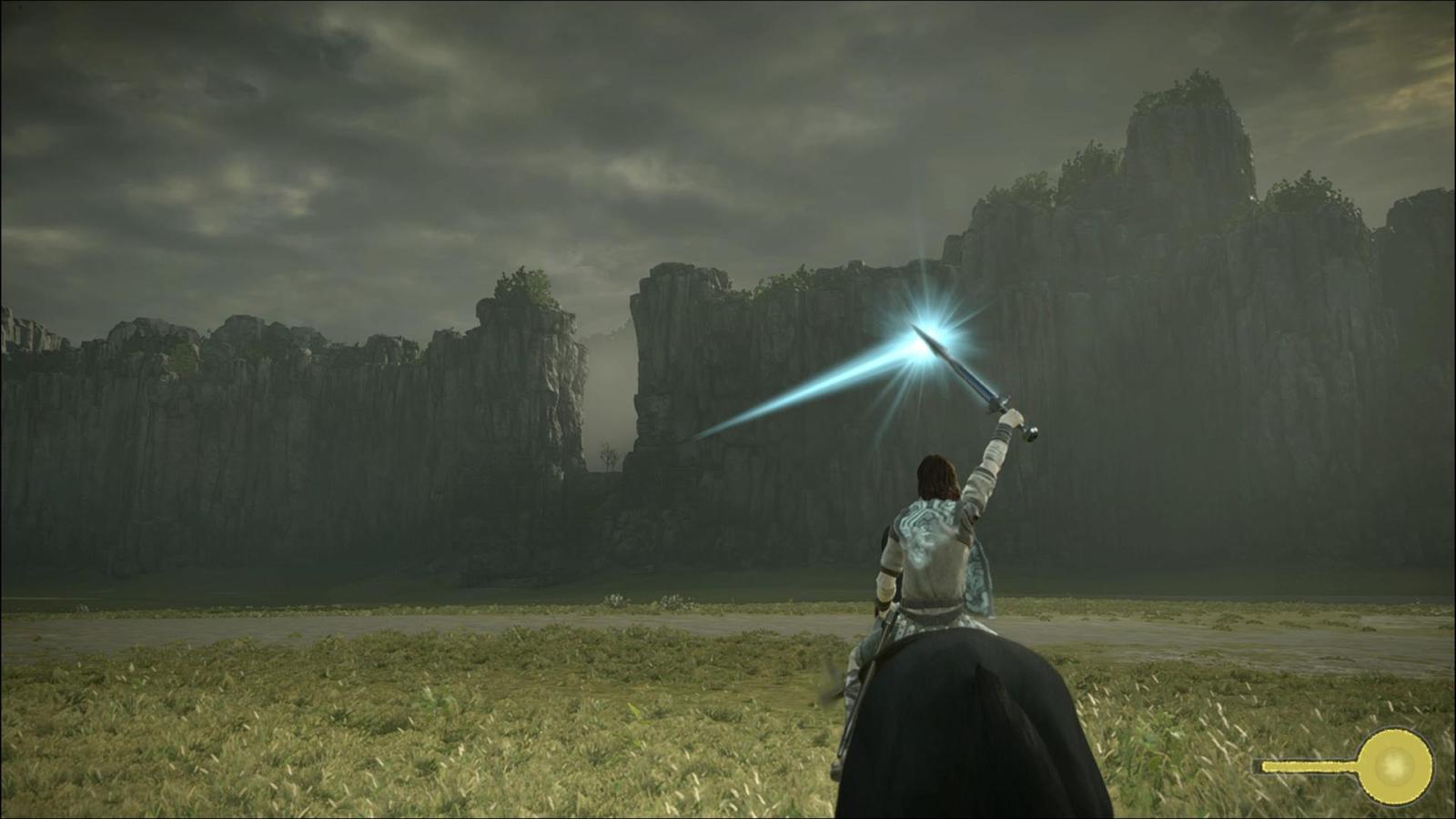Click the health bar stem of the HUD gauge
1456x819 pixels.
point(1310,764)
